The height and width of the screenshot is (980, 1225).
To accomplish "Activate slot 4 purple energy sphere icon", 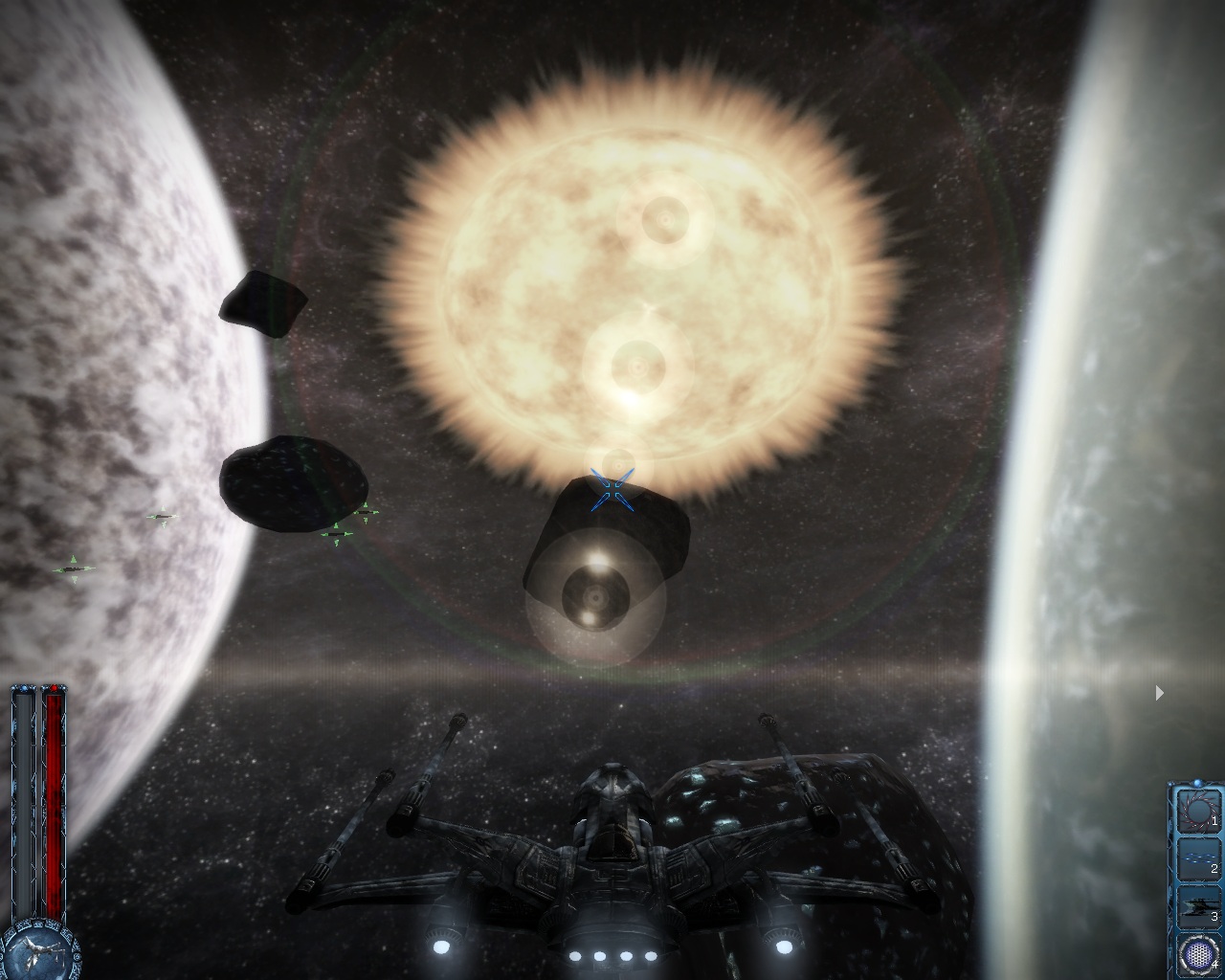I will [x=1198, y=953].
